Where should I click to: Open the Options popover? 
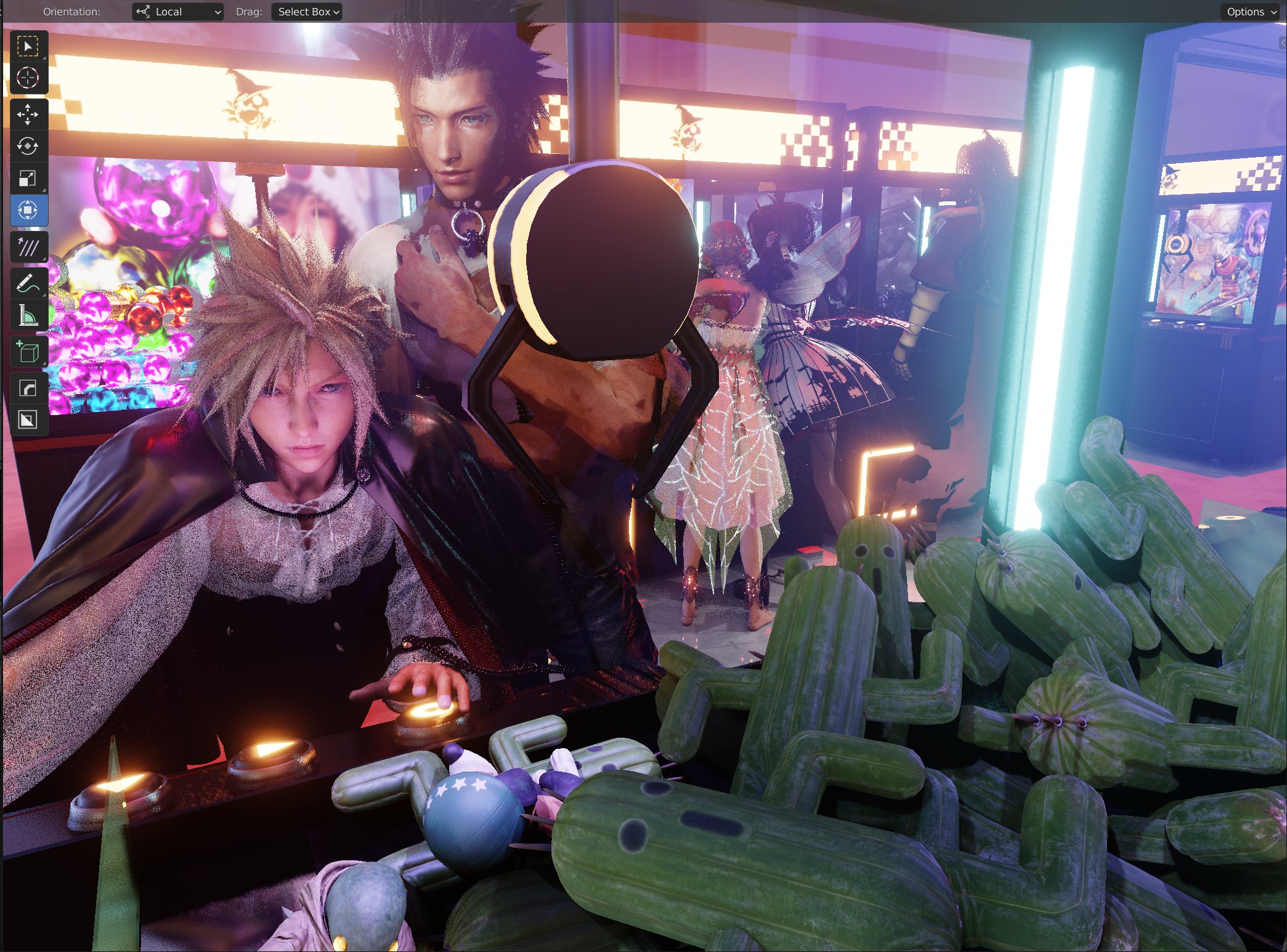click(x=1249, y=11)
